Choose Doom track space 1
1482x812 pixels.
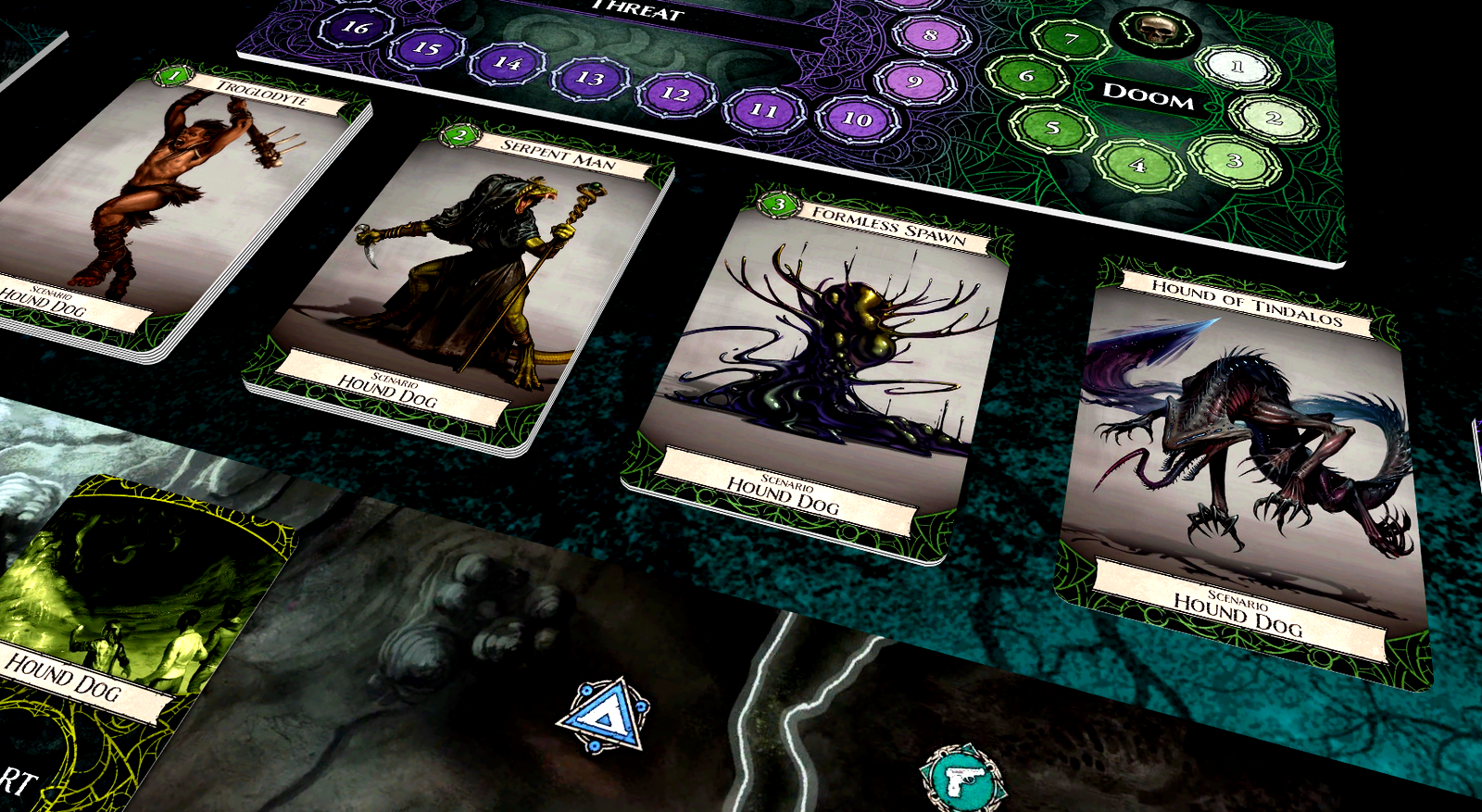(1237, 67)
